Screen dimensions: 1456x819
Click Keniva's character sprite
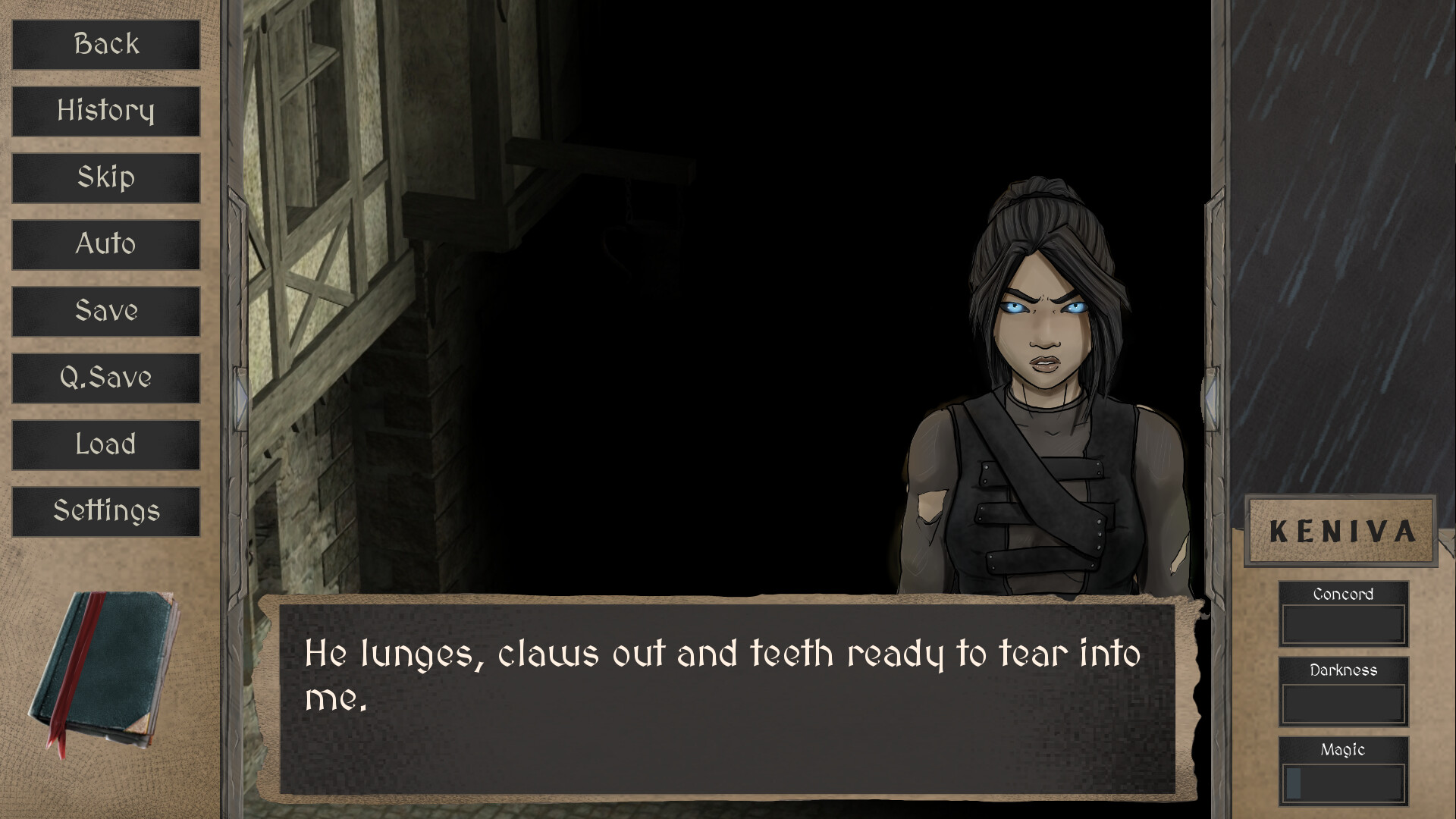coord(1039,379)
